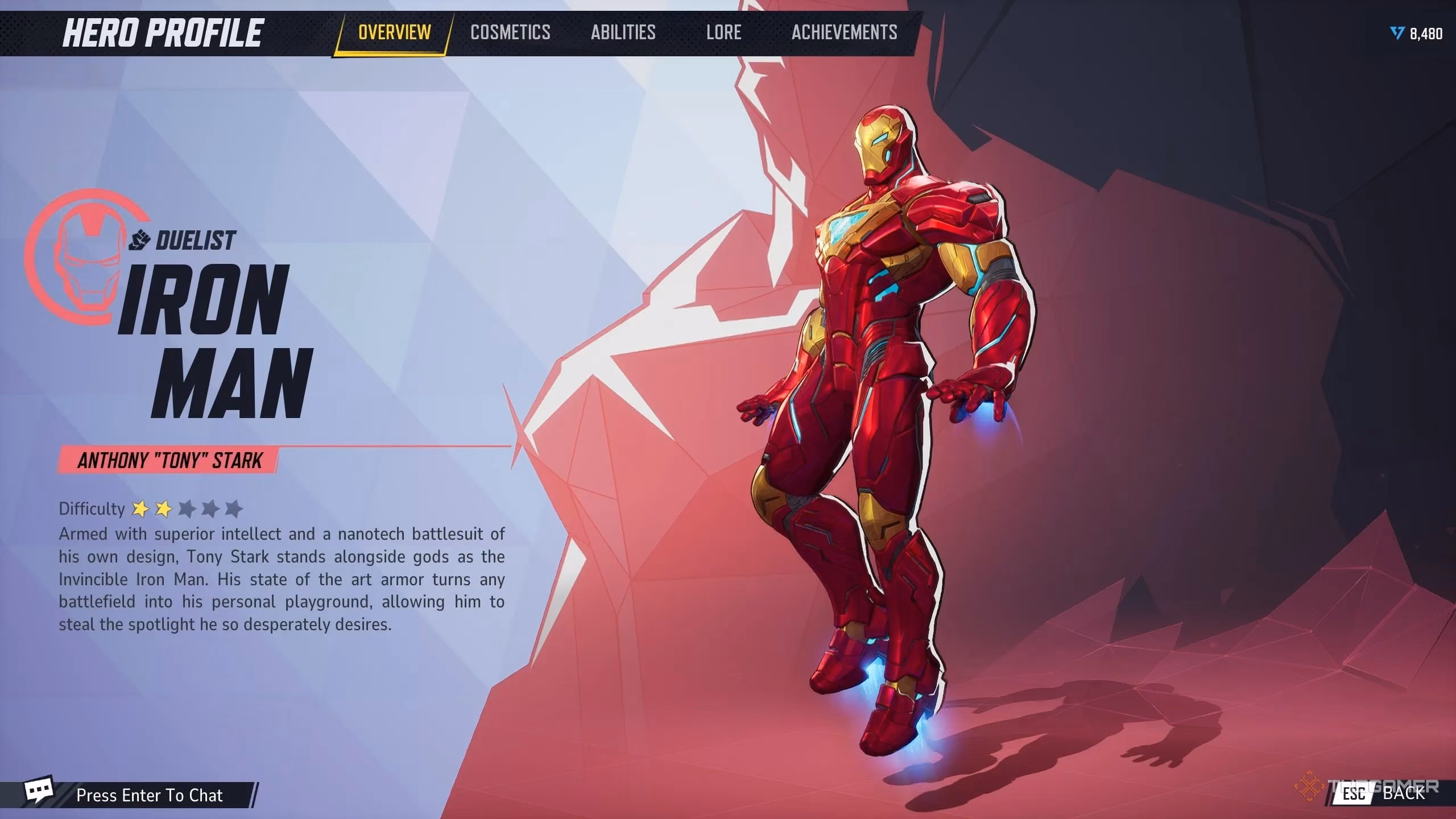This screenshot has width=1456, height=819.
Task: Click the second difficulty star
Action: (x=164, y=509)
